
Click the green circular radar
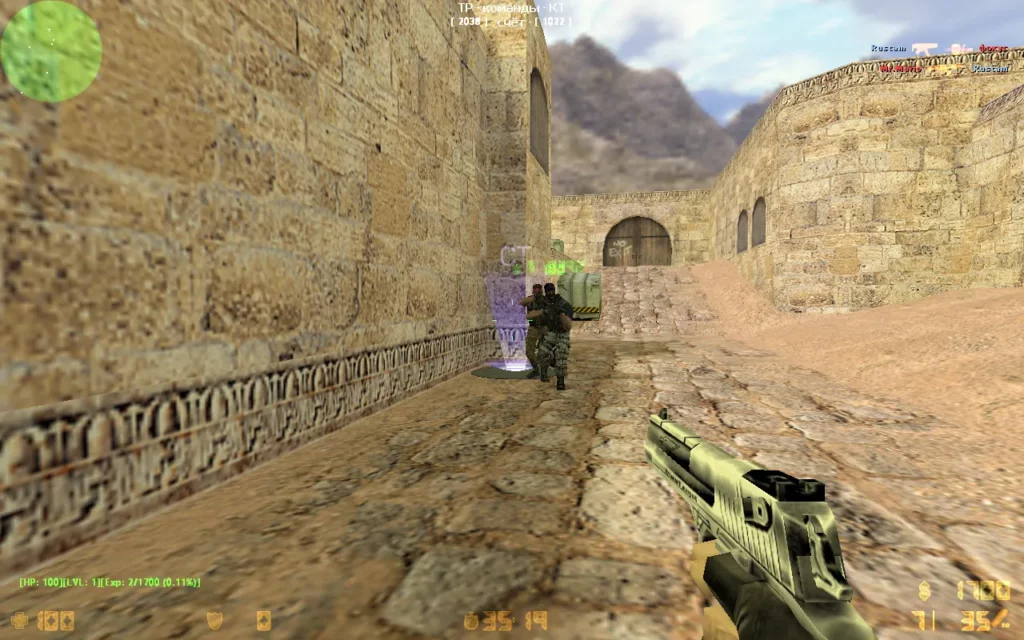51,51
